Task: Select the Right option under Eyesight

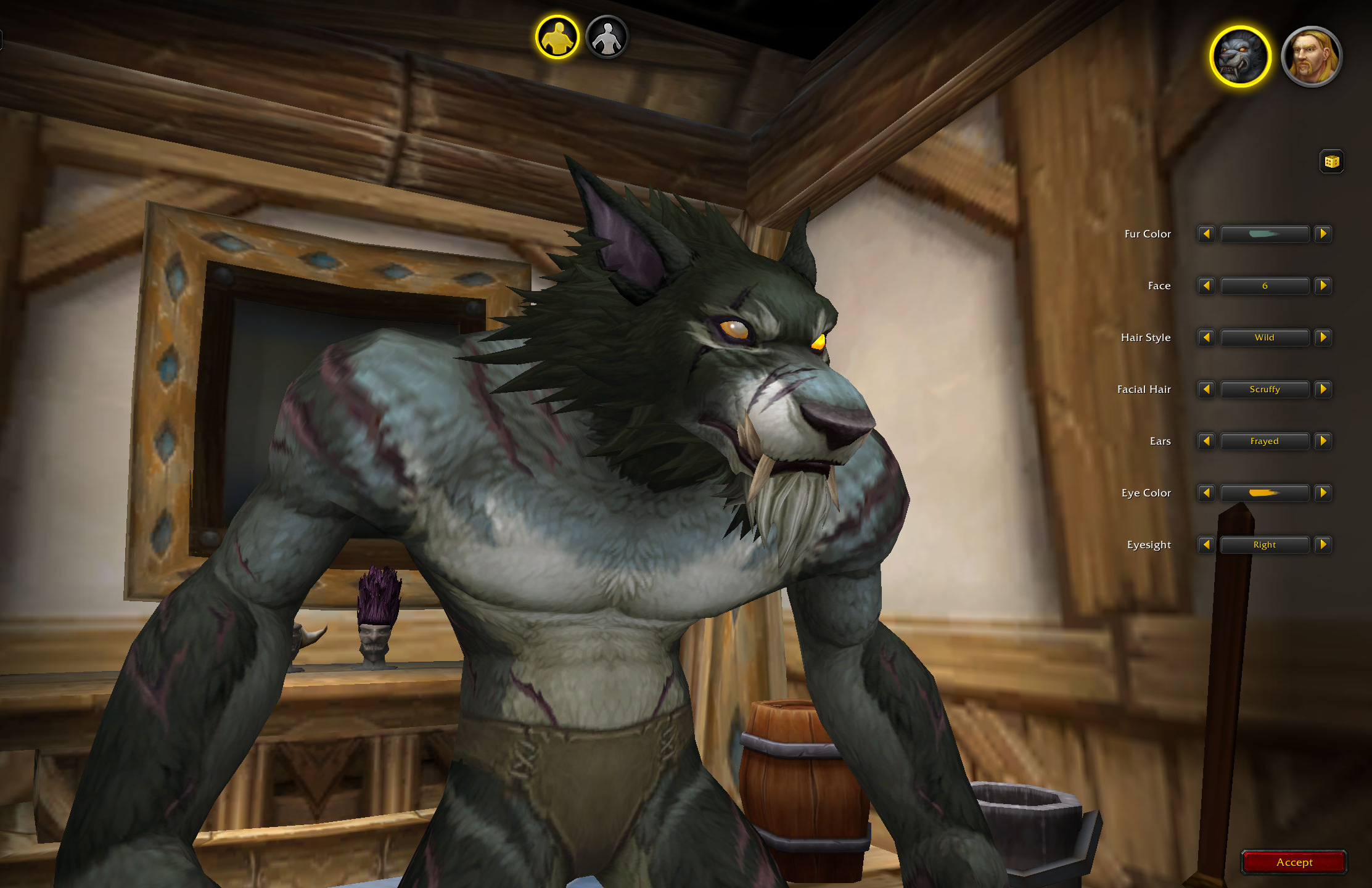Action: point(1265,545)
